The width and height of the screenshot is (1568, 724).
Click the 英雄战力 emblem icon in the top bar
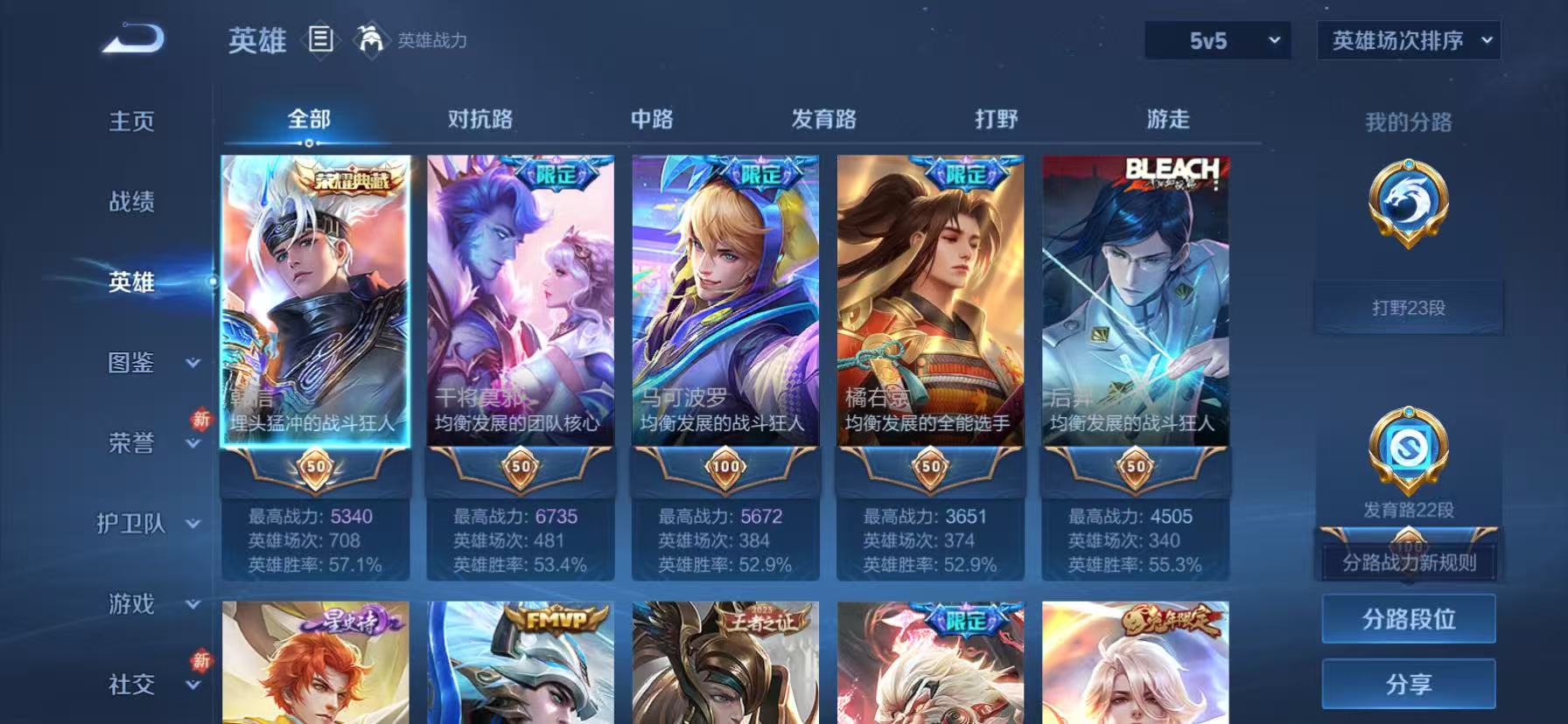371,40
